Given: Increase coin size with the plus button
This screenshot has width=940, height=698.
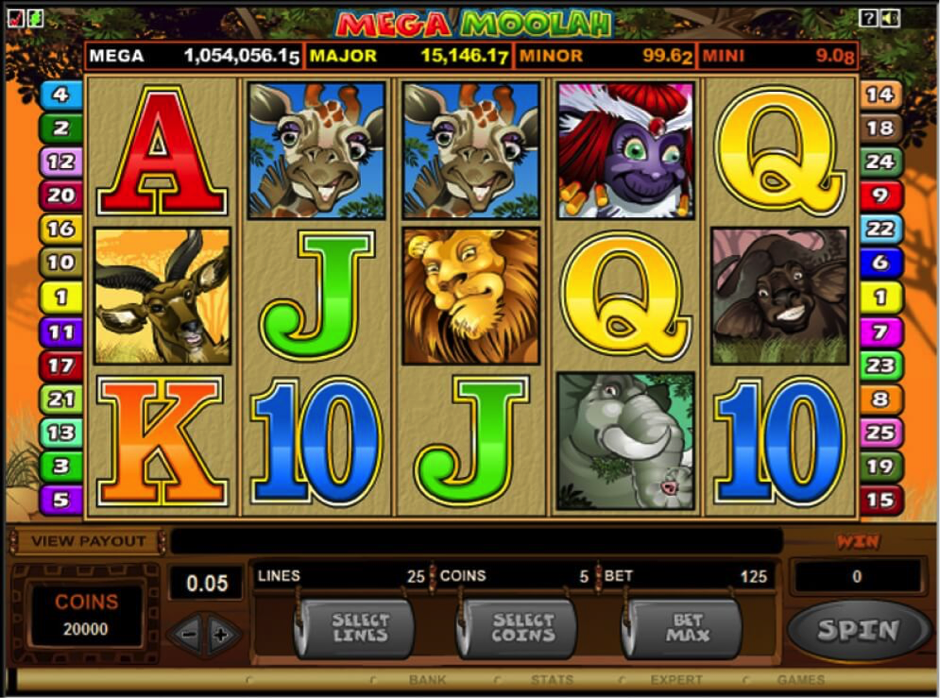Looking at the screenshot, I should pos(222,634).
